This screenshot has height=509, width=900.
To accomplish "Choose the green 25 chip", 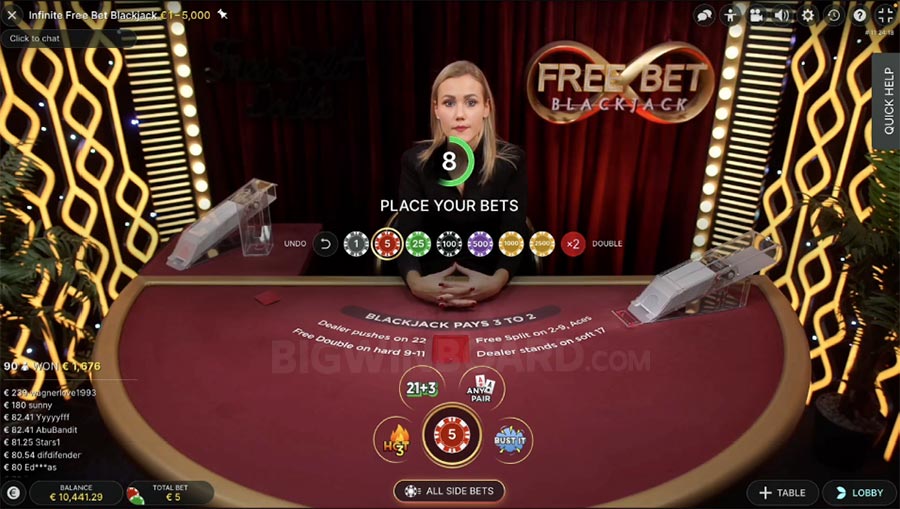I will coord(418,243).
